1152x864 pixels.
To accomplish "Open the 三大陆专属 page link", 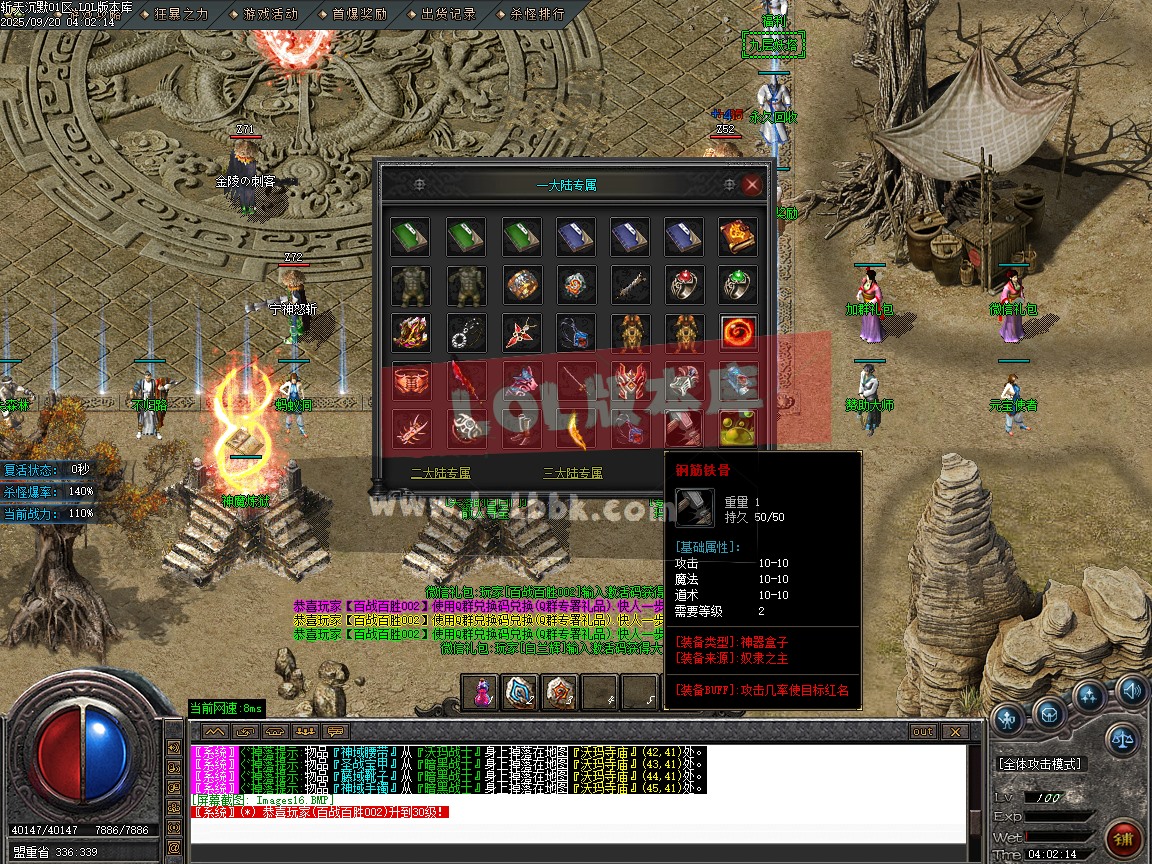I will click(x=572, y=473).
